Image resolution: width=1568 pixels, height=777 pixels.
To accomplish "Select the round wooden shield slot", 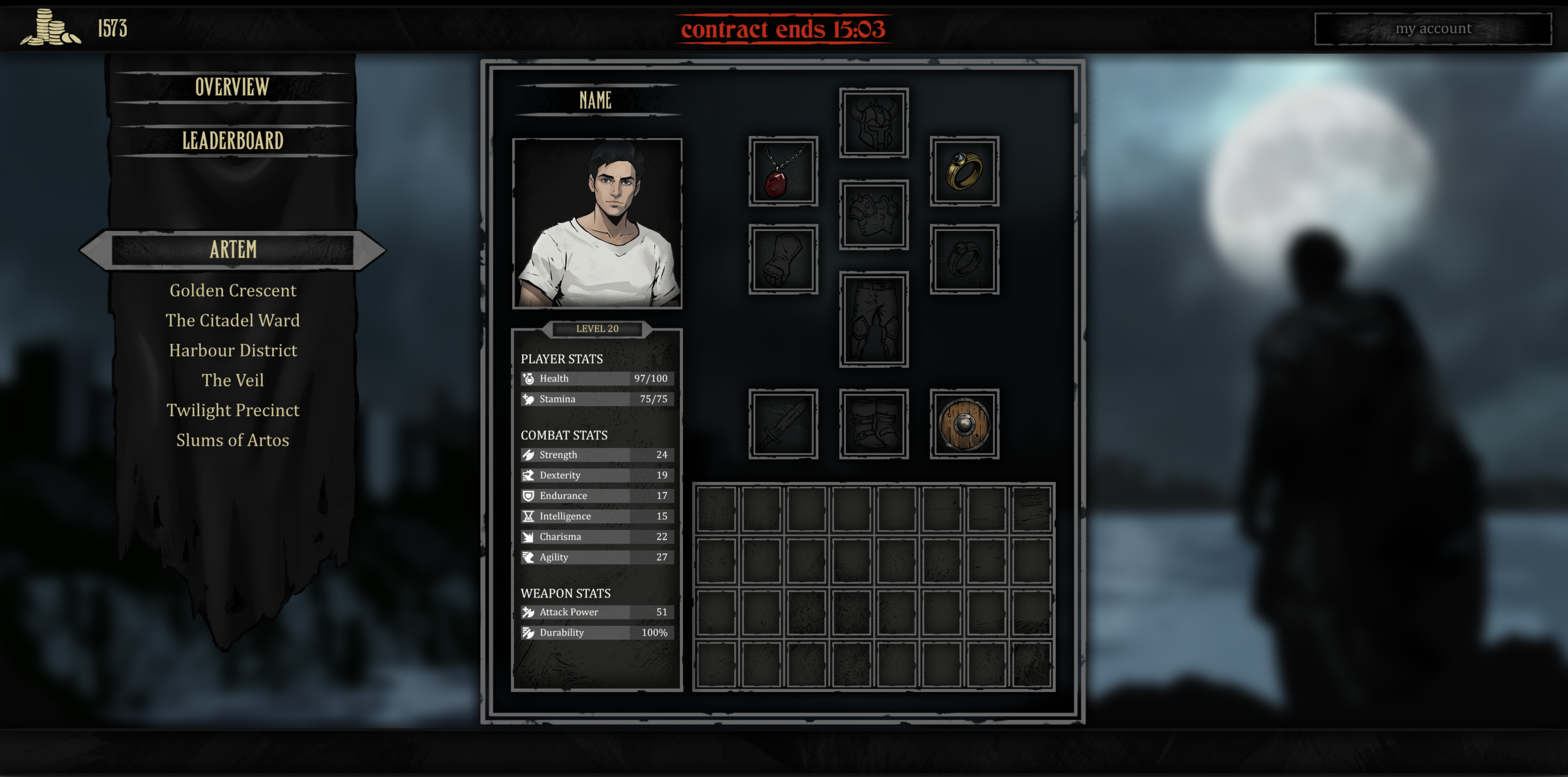I will [x=964, y=424].
